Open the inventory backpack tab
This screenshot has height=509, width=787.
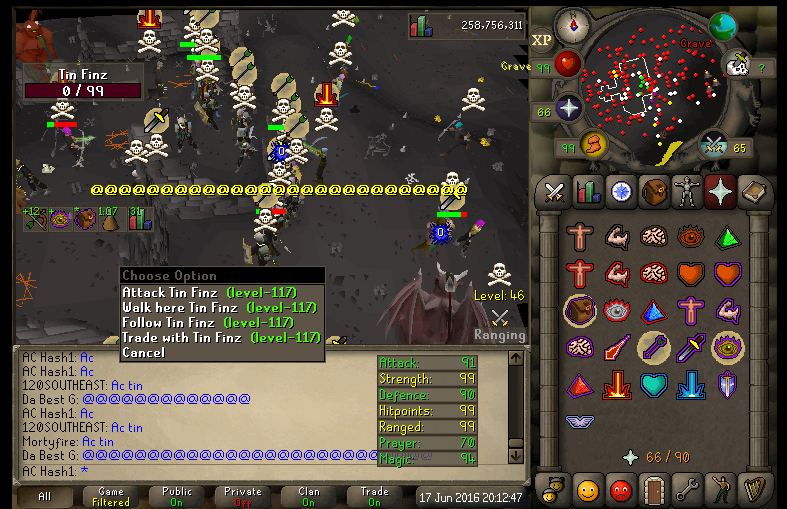pos(655,191)
